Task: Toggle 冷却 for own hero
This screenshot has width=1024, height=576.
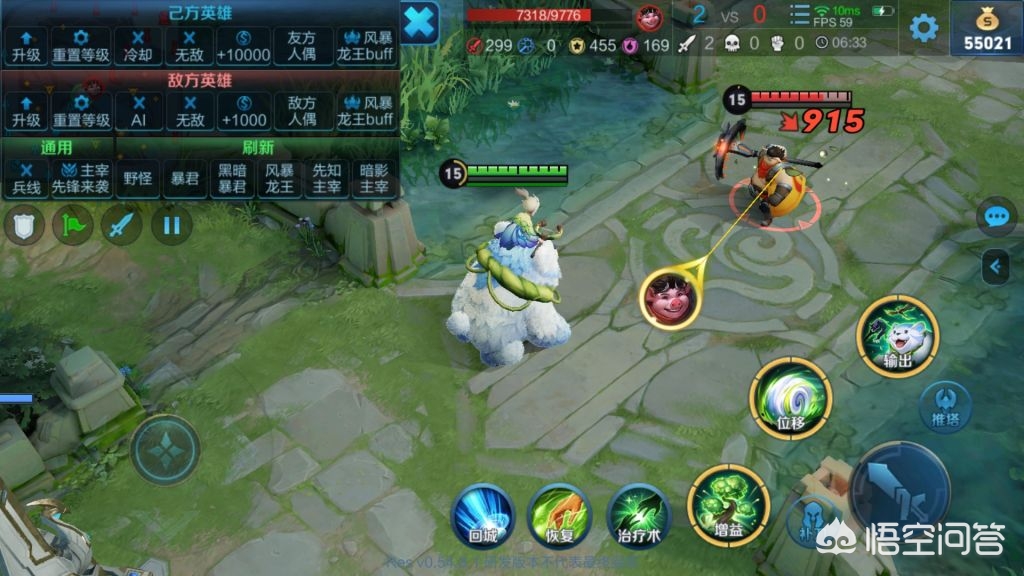Action: coord(138,46)
